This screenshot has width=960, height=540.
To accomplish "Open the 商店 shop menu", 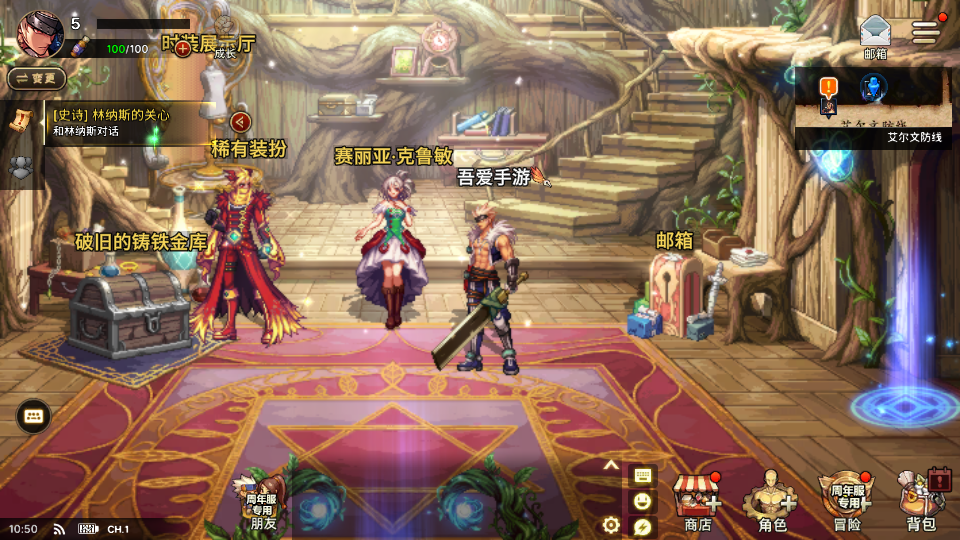I will click(697, 502).
